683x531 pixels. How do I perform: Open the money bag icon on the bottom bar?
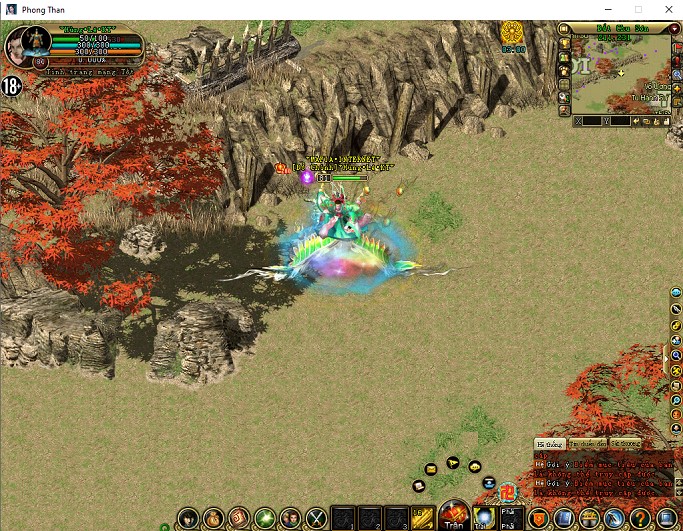coord(214,518)
